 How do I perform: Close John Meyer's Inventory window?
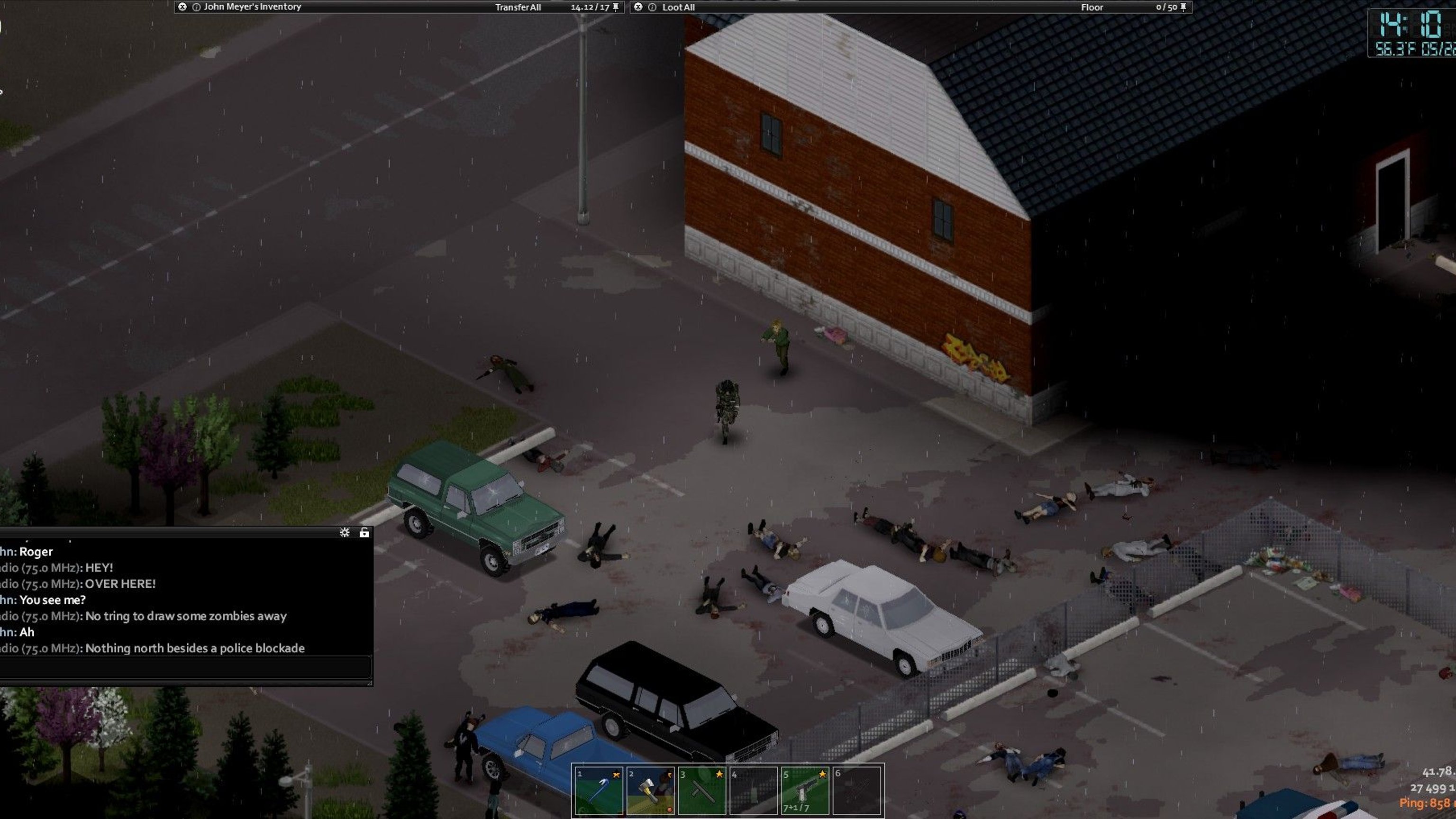click(182, 7)
